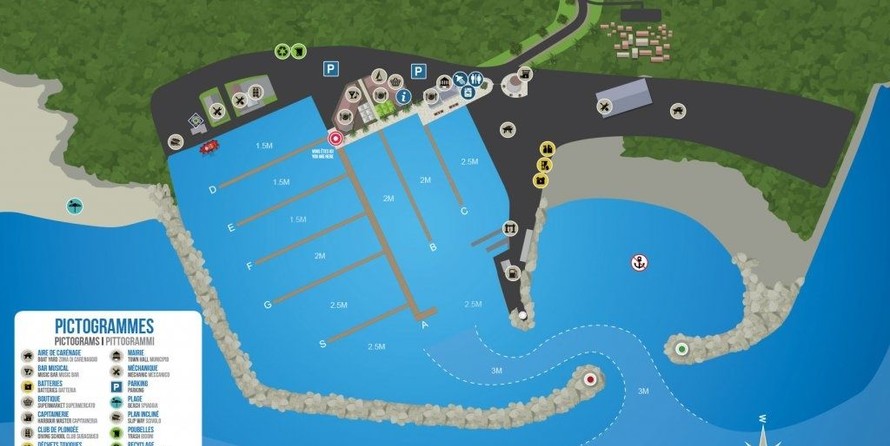
Task: Click the restrooms marker on the quay
Action: click(x=478, y=78)
